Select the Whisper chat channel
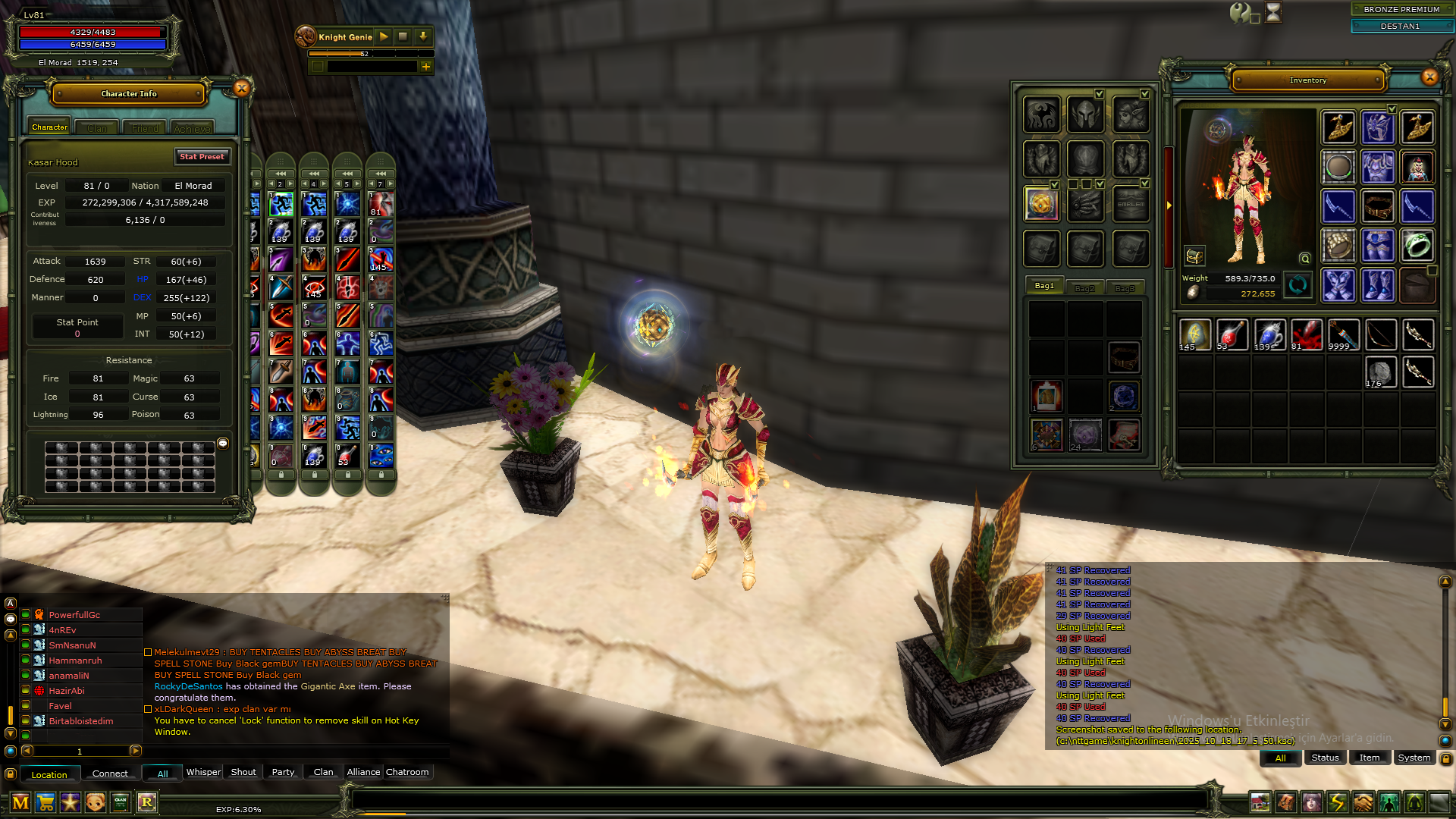 click(x=203, y=772)
